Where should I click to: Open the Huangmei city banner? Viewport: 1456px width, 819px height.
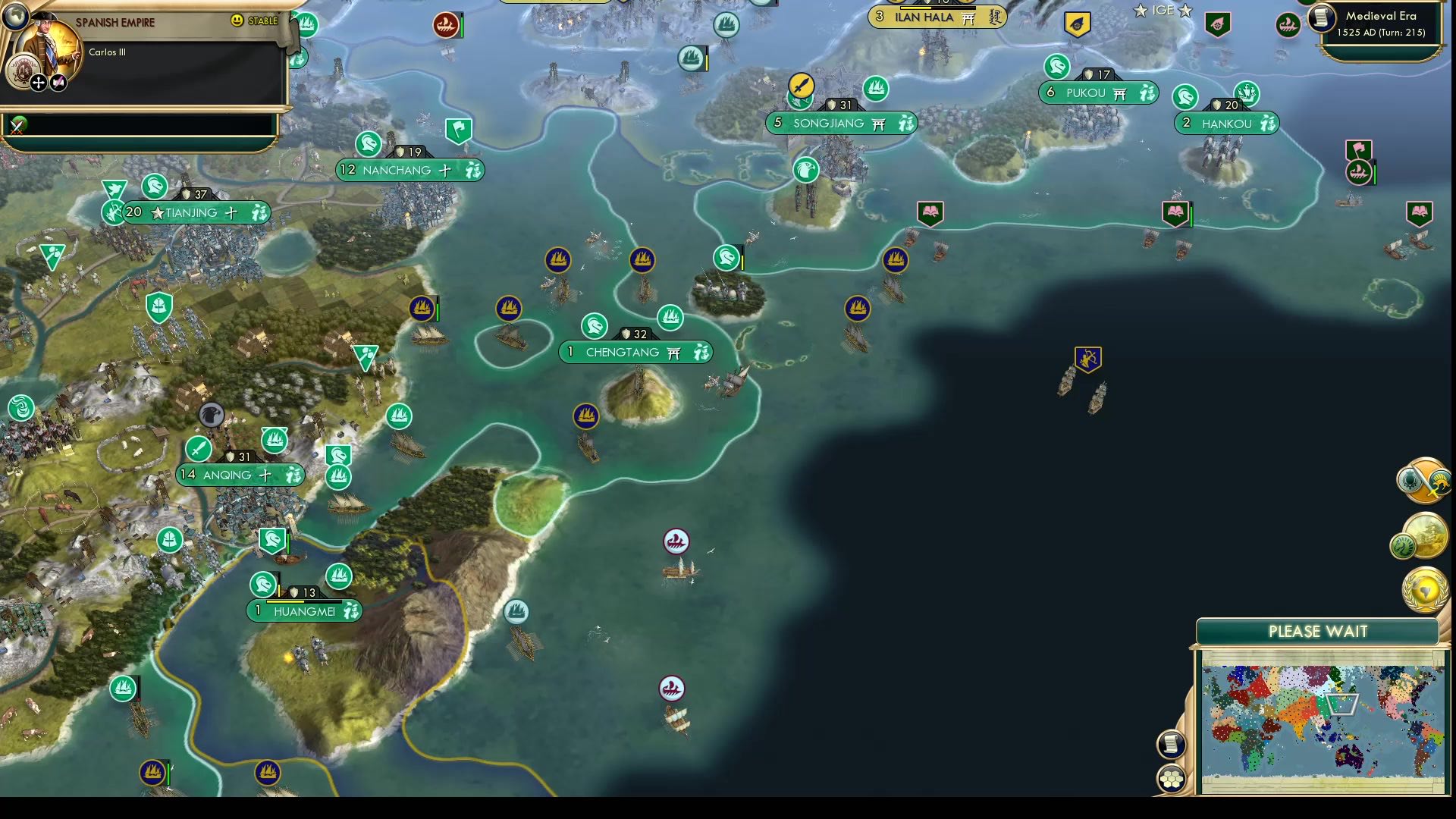[305, 610]
